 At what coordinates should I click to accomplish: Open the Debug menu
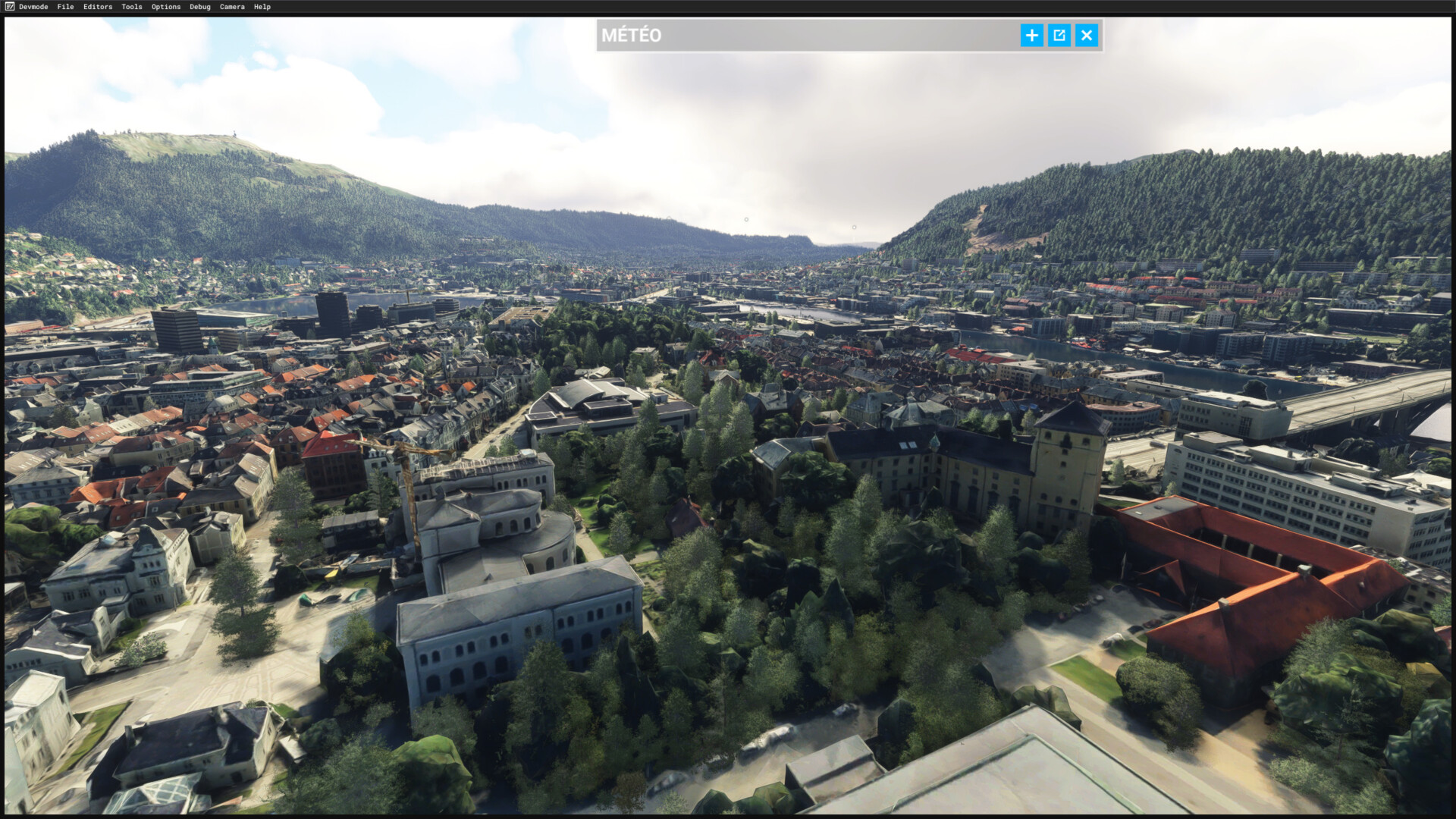(200, 7)
